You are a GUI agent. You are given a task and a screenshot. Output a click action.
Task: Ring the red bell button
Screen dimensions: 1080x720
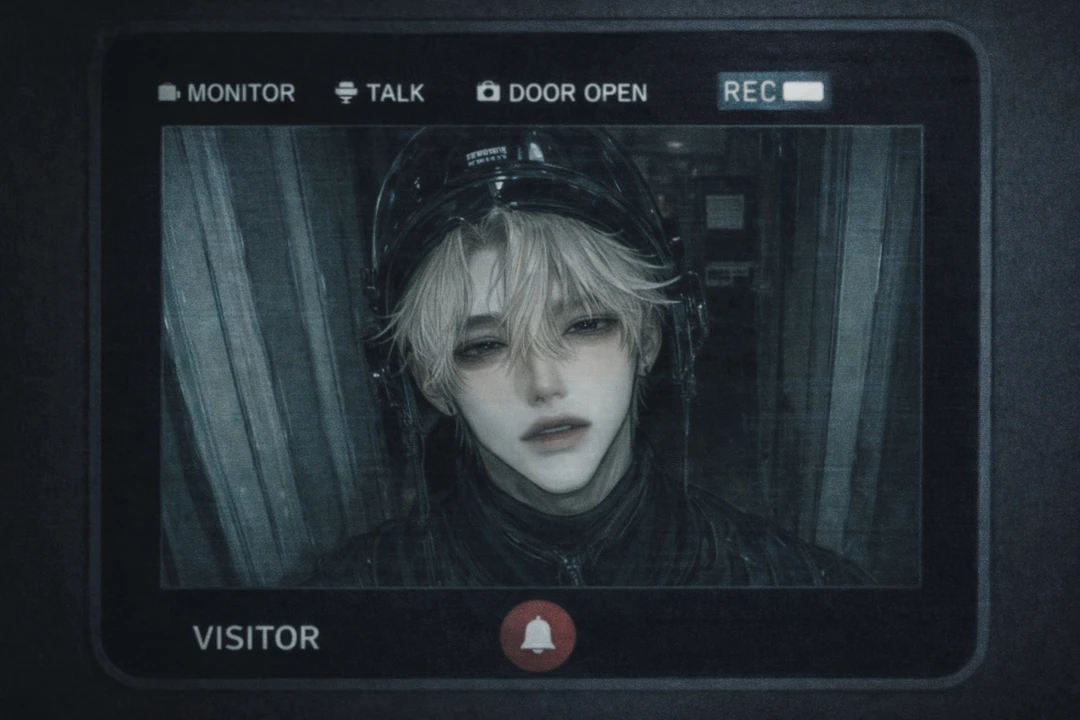click(538, 636)
